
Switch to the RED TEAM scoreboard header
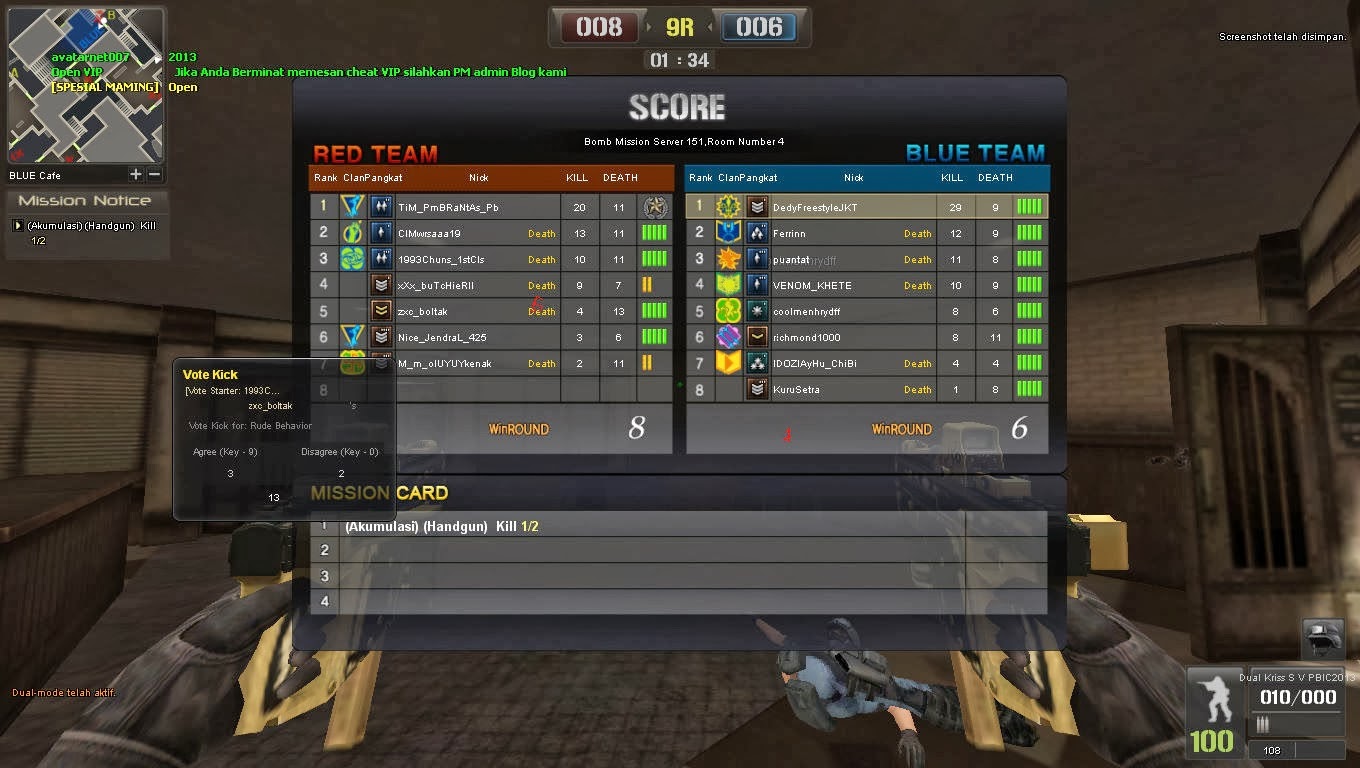pos(375,153)
